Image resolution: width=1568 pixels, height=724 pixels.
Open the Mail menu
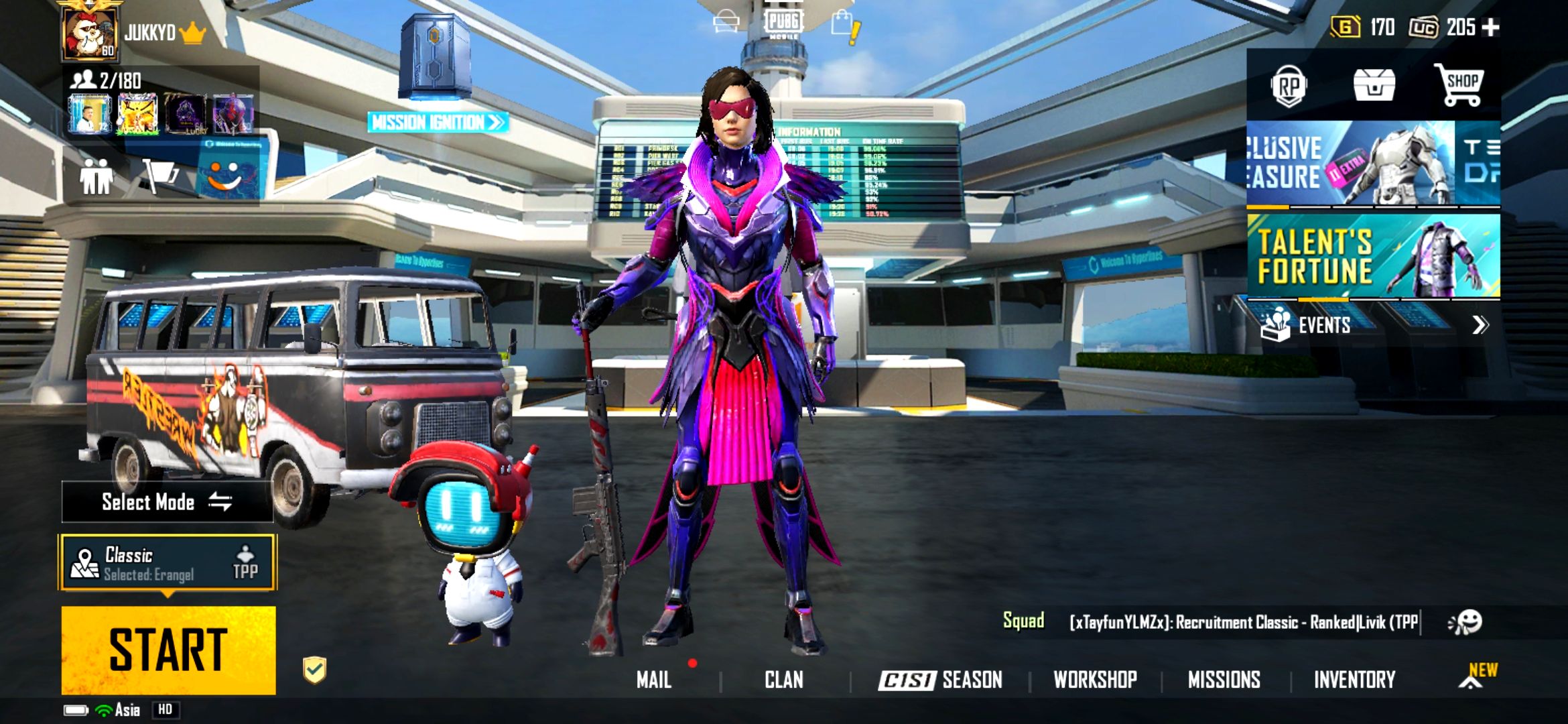[x=654, y=680]
